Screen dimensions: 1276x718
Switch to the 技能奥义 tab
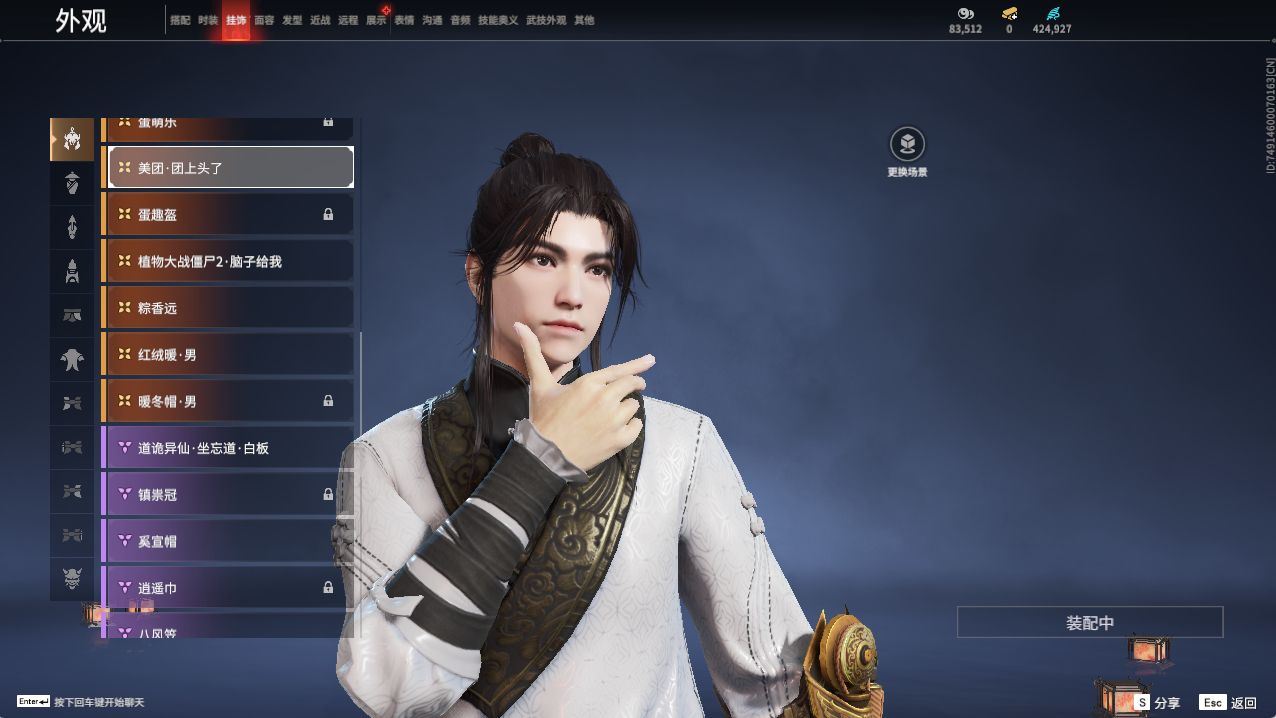[x=498, y=20]
